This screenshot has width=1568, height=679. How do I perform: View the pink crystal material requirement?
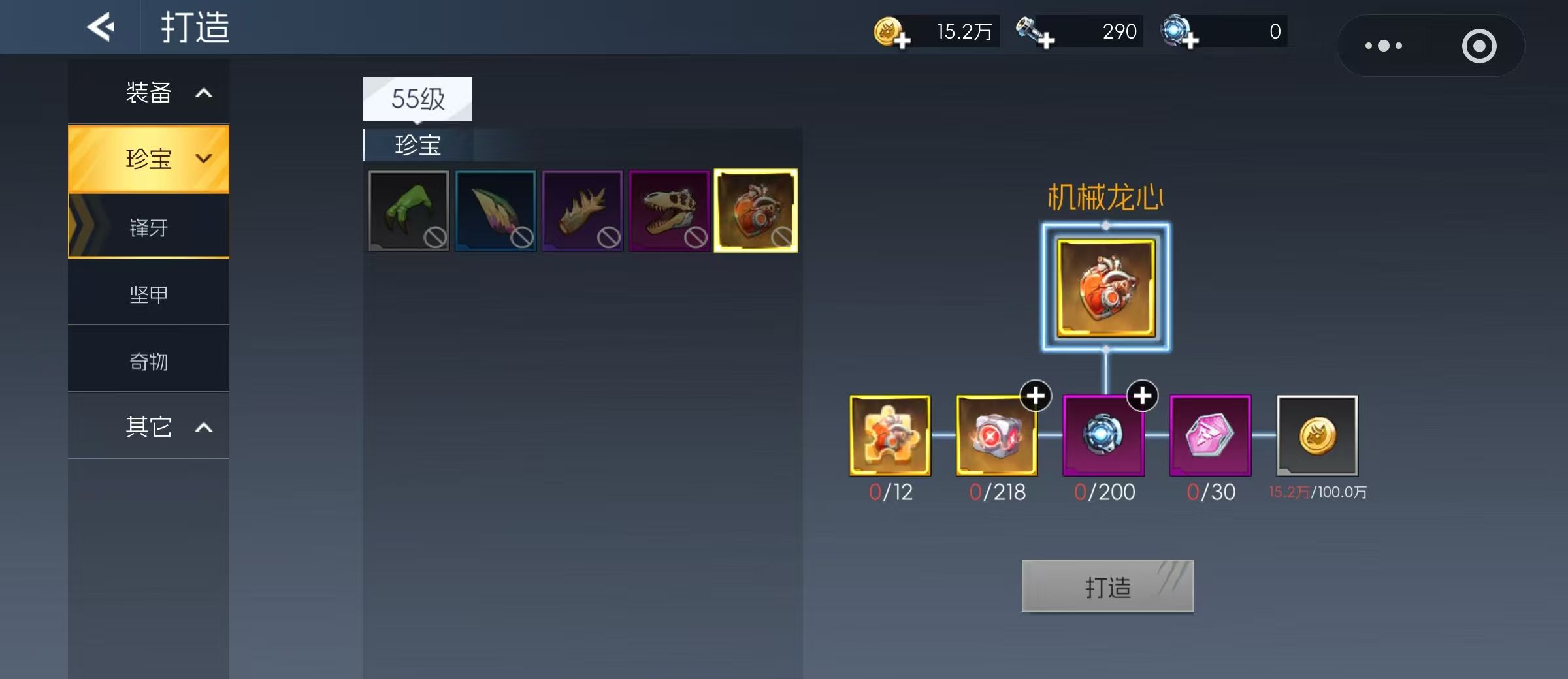[1210, 435]
